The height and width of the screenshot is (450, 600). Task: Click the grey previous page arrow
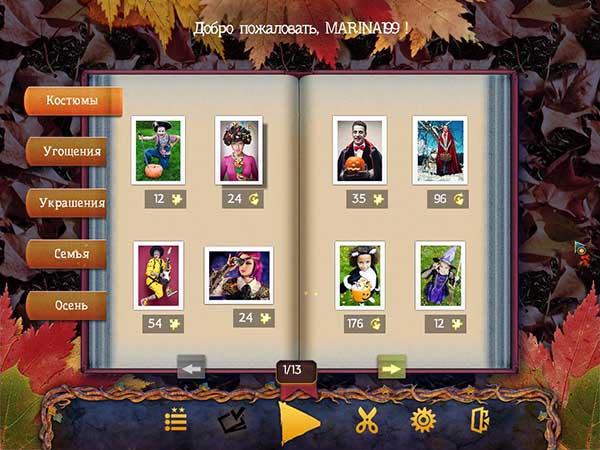tap(191, 368)
